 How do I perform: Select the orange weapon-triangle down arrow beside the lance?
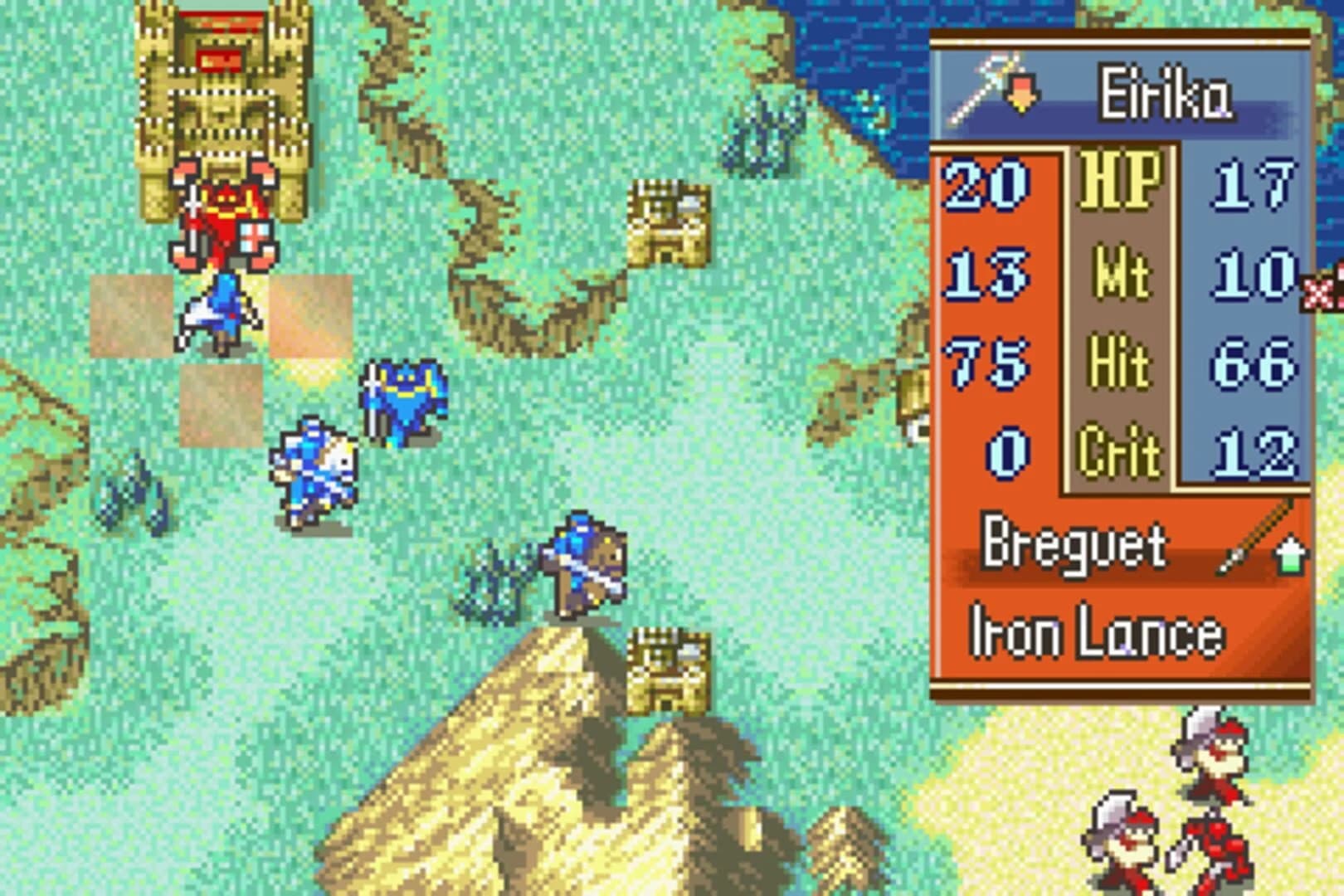tap(1022, 93)
